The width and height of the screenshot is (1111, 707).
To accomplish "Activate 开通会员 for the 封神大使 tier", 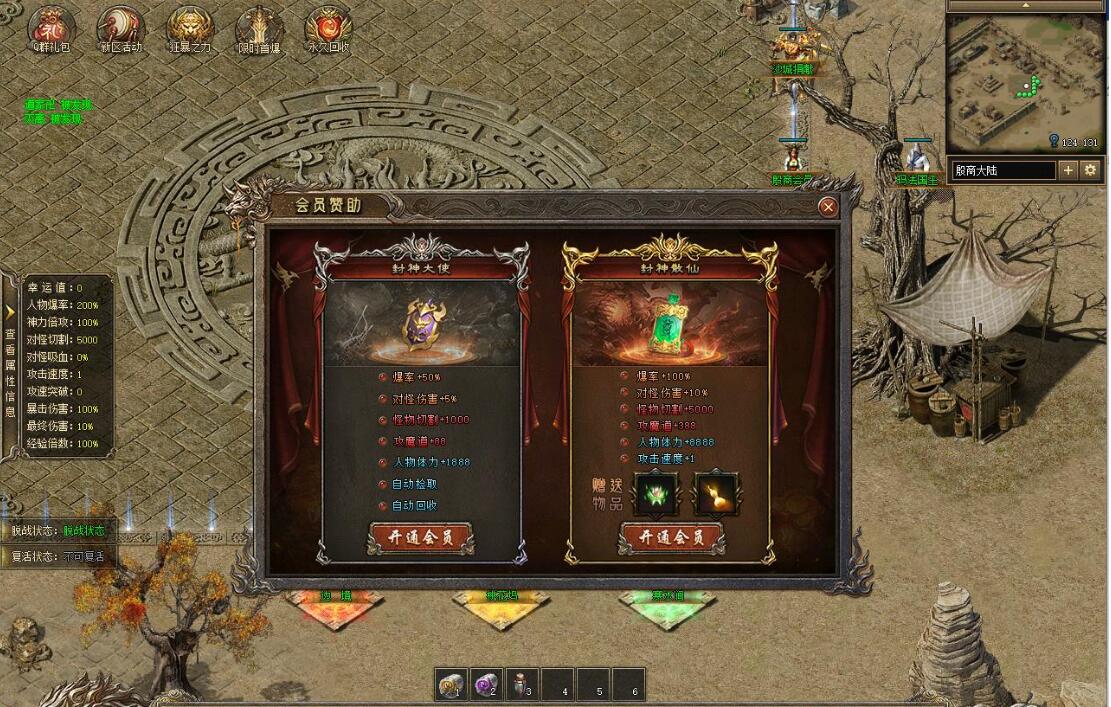I will click(420, 537).
